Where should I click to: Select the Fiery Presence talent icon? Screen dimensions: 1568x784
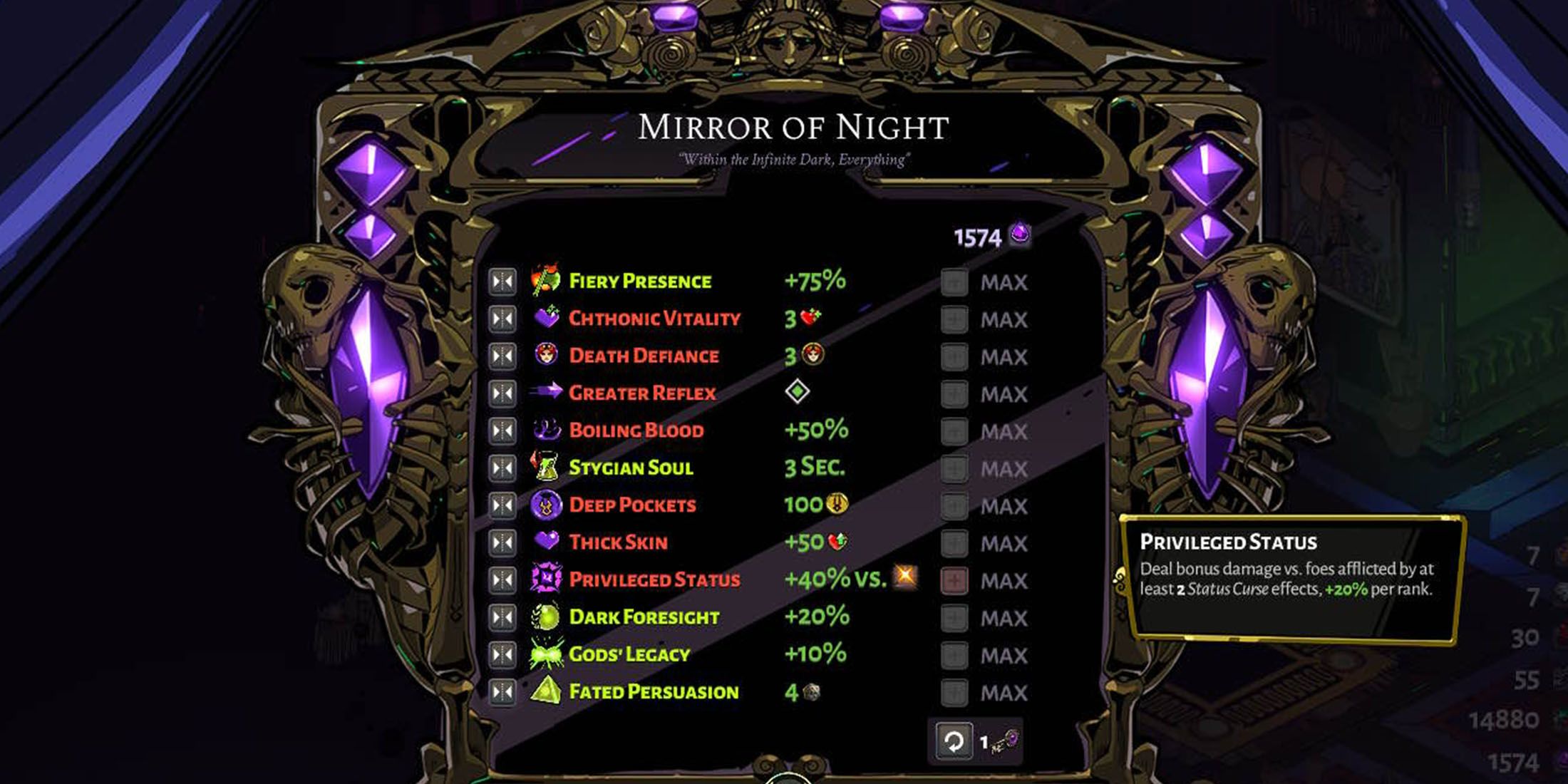[545, 281]
